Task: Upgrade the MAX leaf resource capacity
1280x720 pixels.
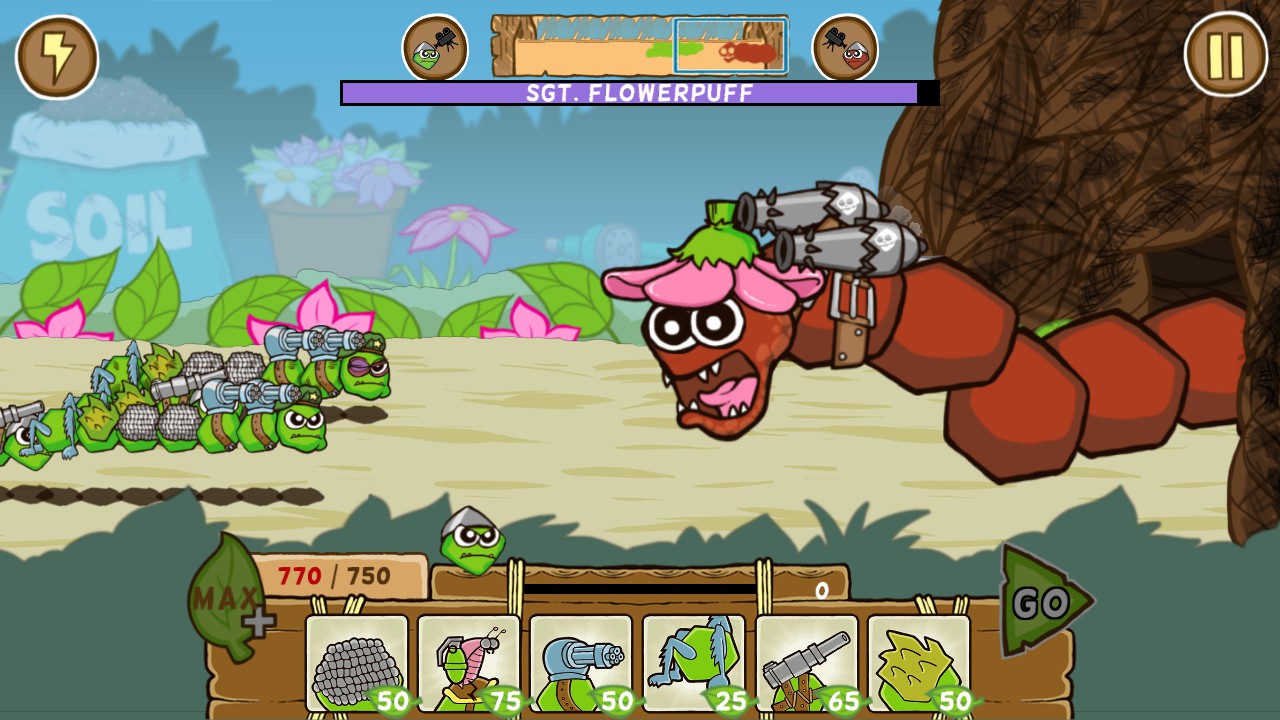Action: pos(228,600)
